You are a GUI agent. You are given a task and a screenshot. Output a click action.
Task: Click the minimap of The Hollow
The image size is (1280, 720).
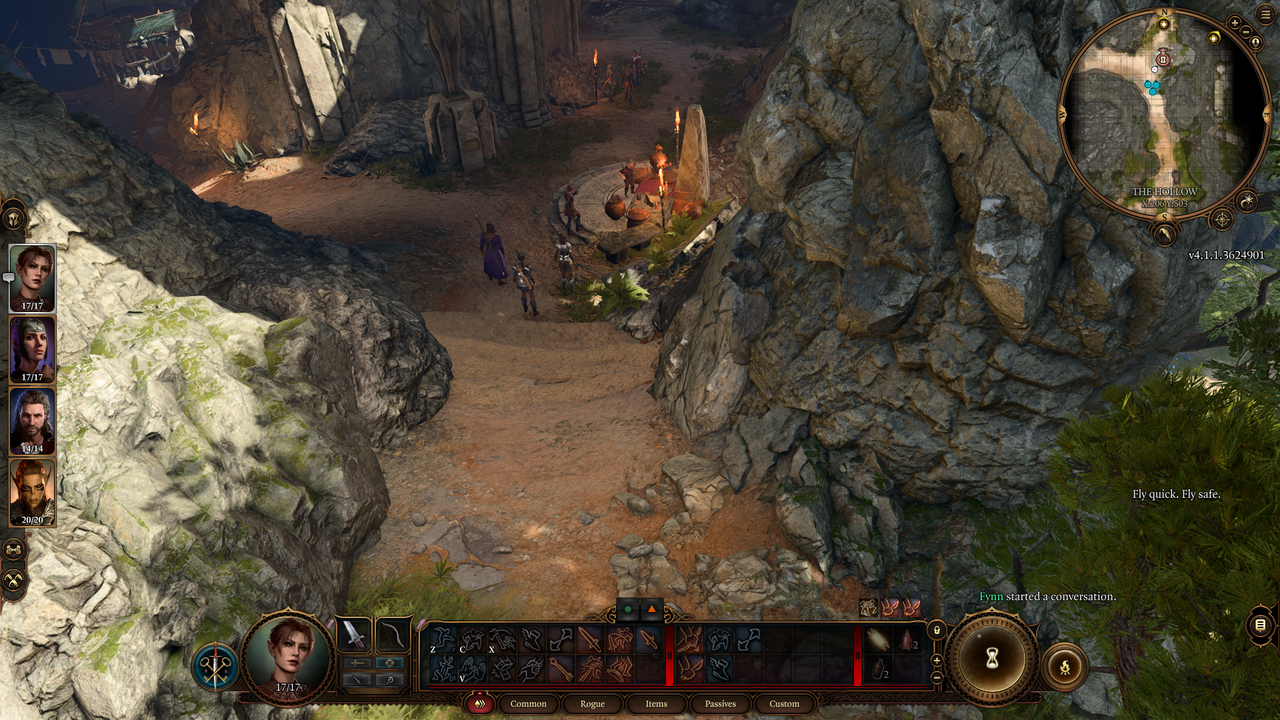point(1164,114)
